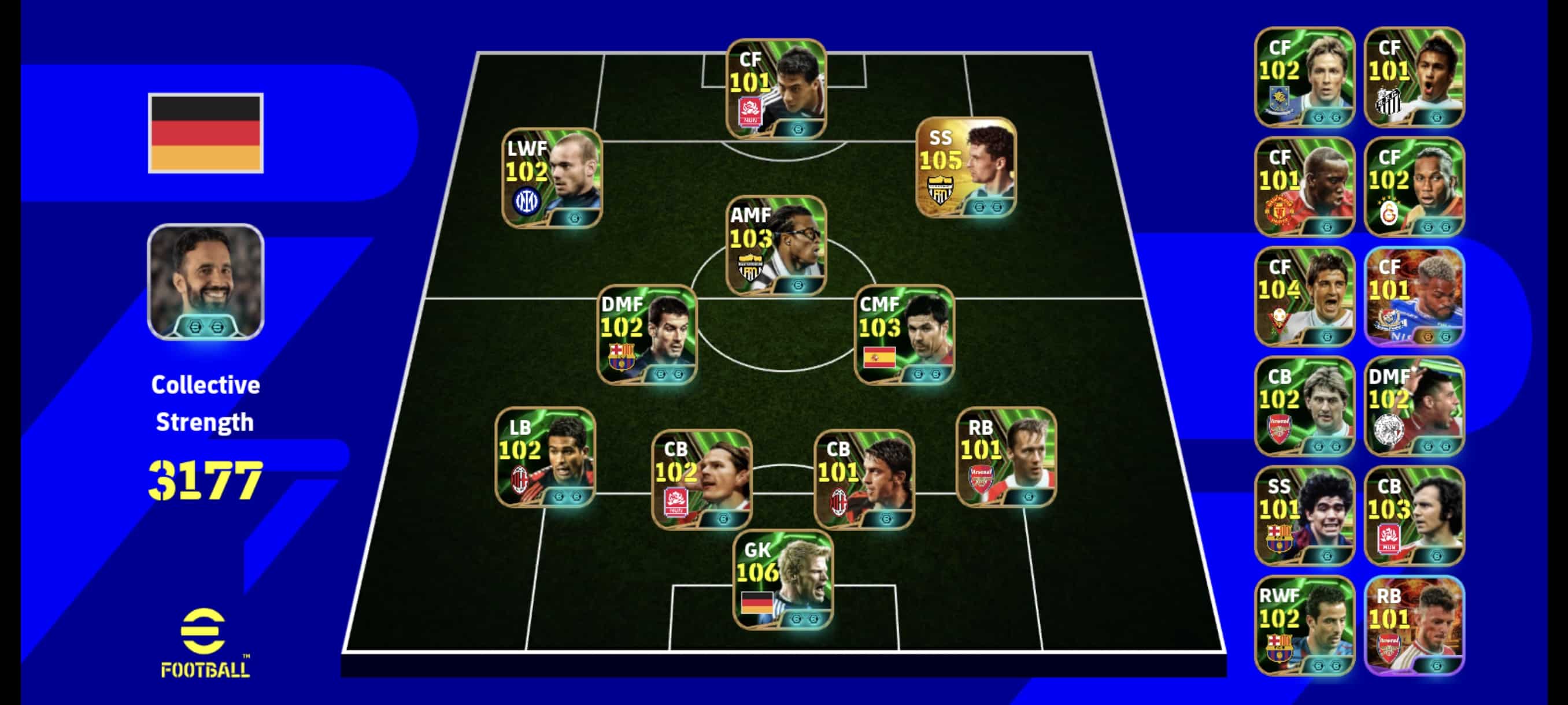Select the DMF 102 substitute card
The image size is (1568, 705).
coord(1414,406)
